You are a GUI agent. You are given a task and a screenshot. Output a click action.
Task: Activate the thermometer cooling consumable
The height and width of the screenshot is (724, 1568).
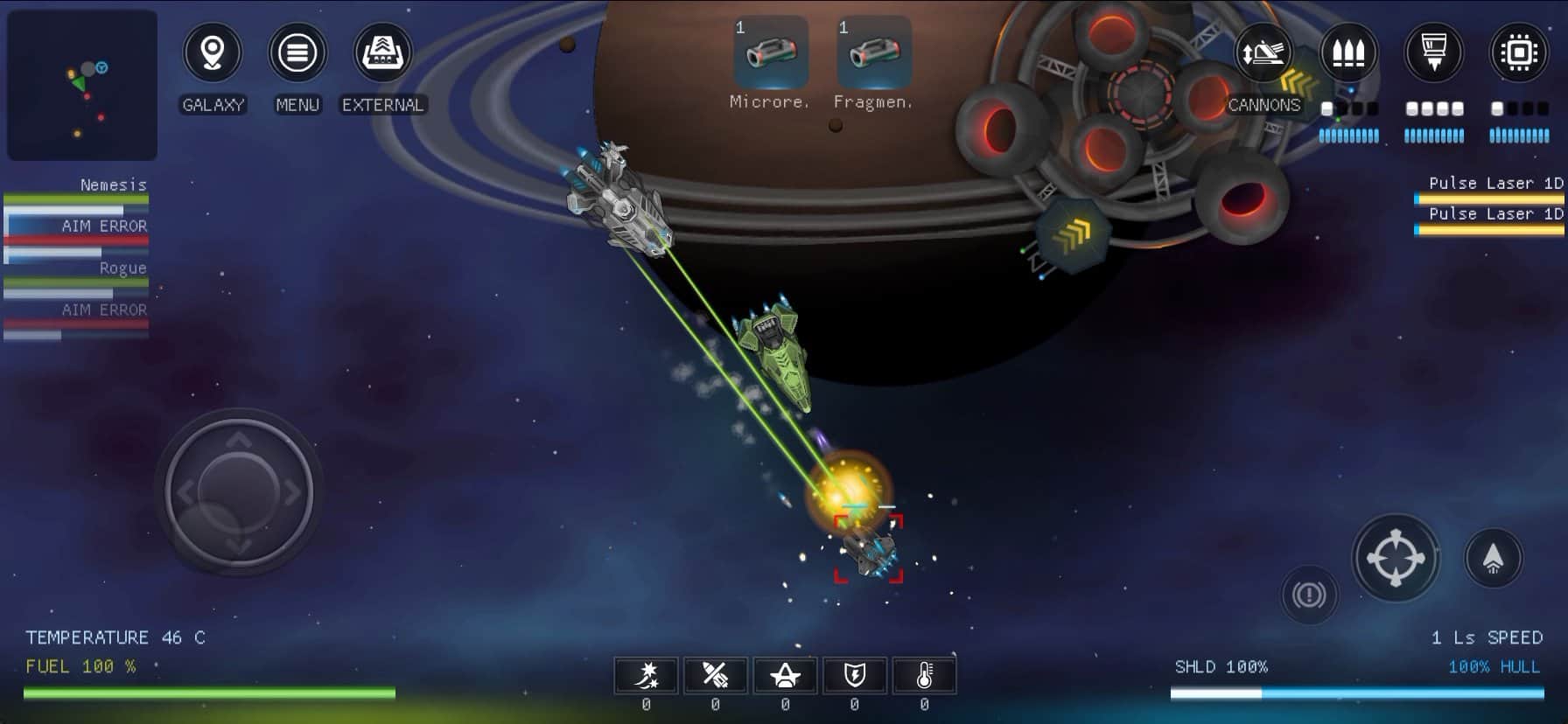[x=923, y=675]
